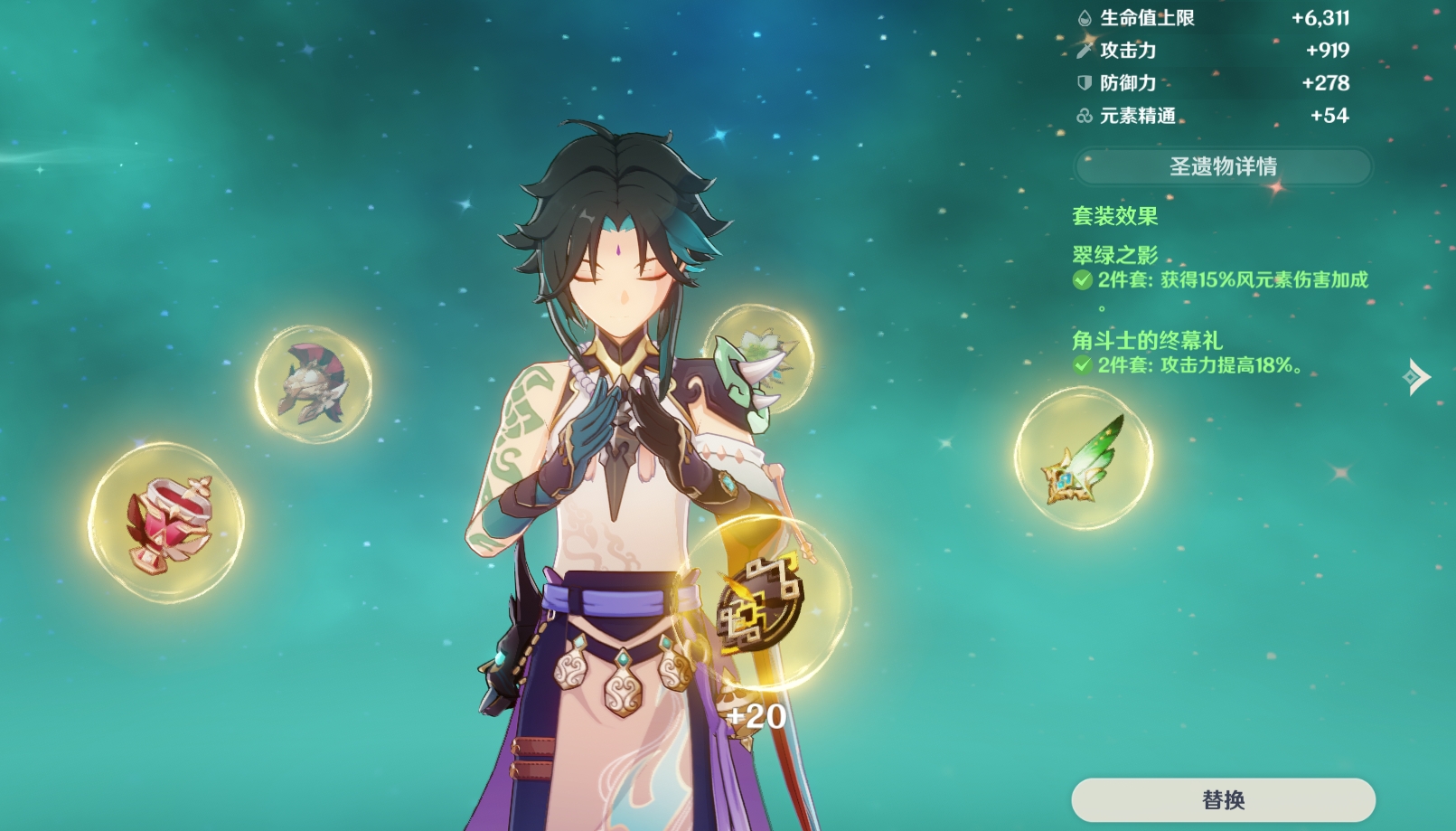Open the 圣遗物详情 artifact details
Image resolution: width=1456 pixels, height=831 pixels.
pos(1222,166)
